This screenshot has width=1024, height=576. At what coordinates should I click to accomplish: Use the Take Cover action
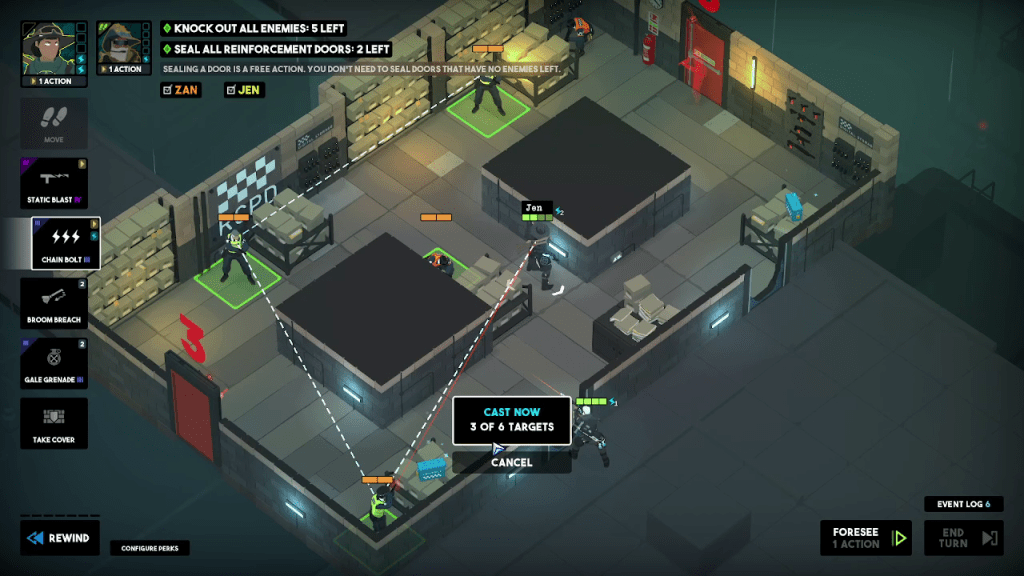54,423
